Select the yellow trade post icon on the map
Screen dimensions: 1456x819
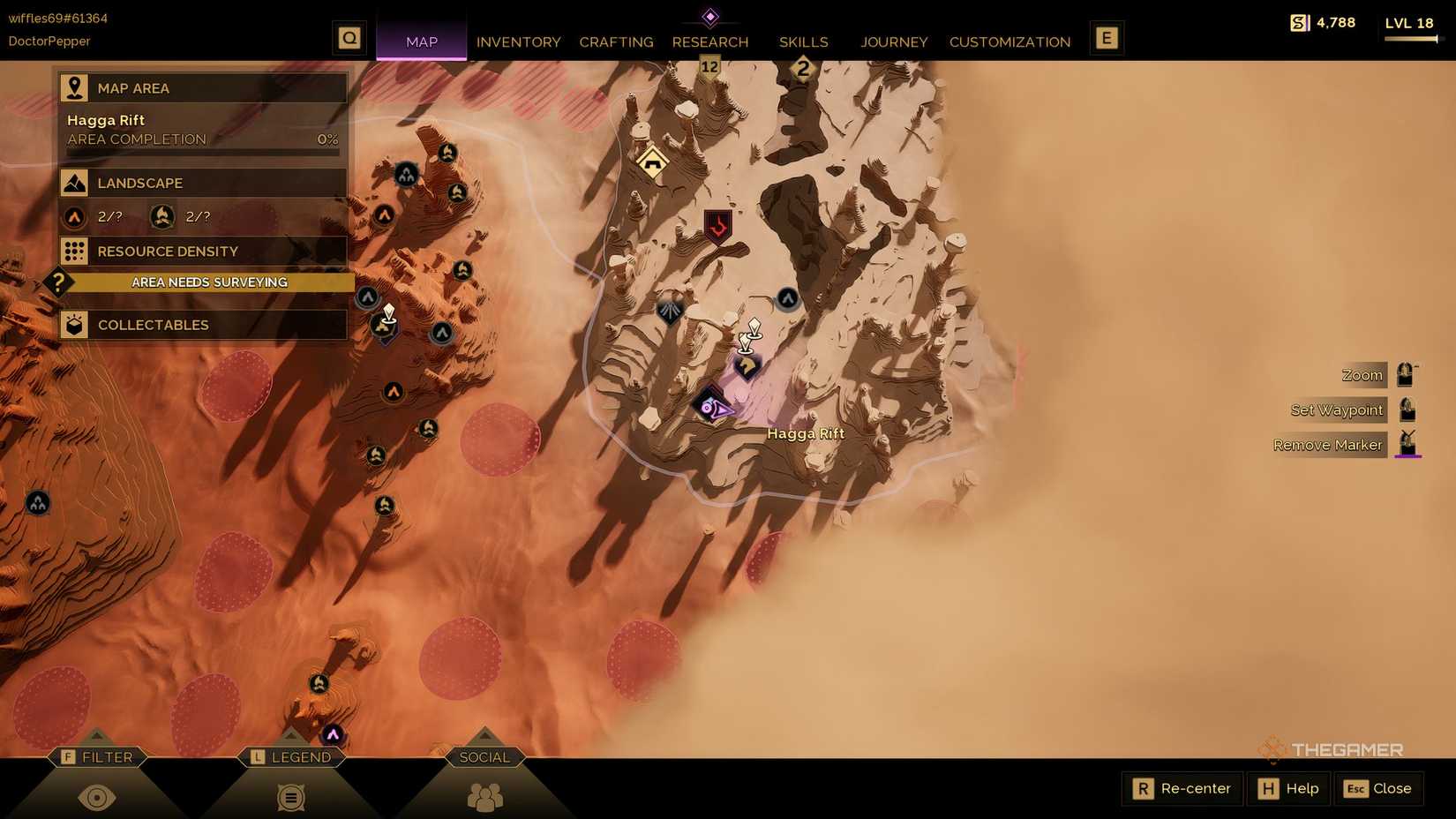[651, 164]
